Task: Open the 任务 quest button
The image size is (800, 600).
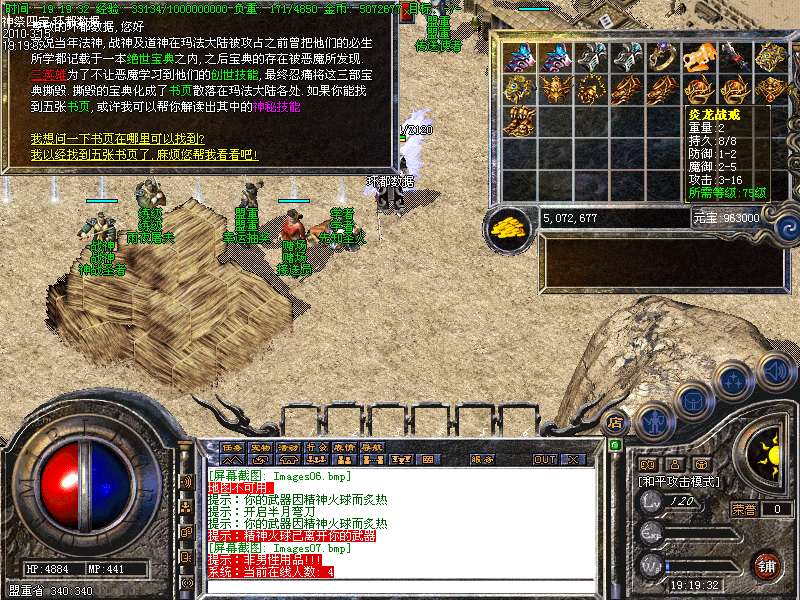Action: pos(232,445)
